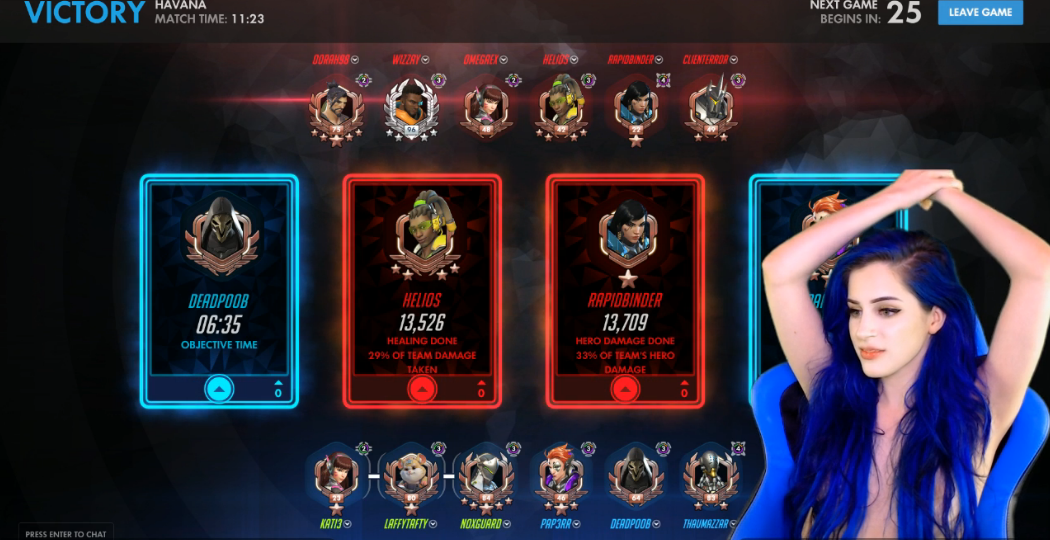Expand the CLIENTERROR player dropdown
This screenshot has width=1050, height=540.
[x=734, y=59]
